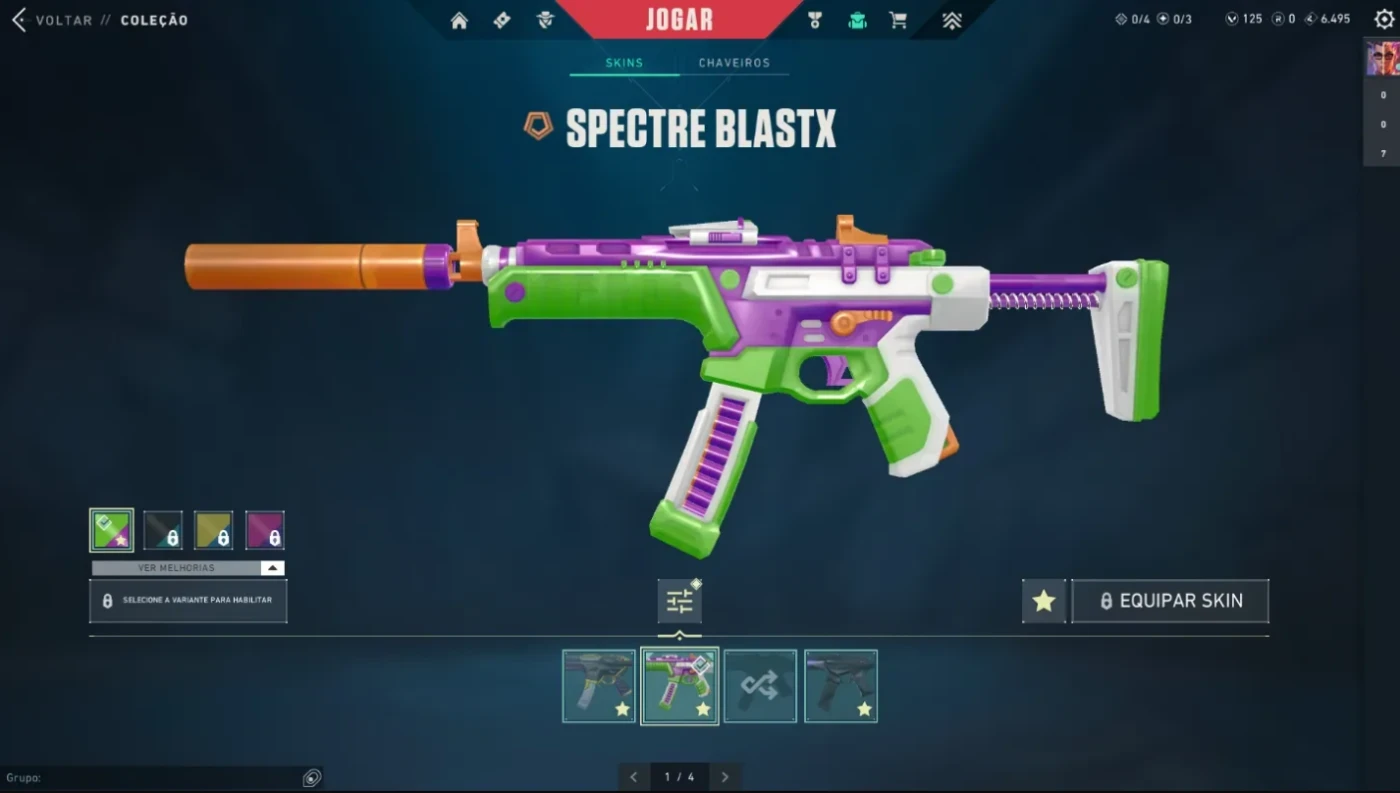This screenshot has height=793, width=1400.
Task: Open the home screen icon
Action: click(459, 20)
